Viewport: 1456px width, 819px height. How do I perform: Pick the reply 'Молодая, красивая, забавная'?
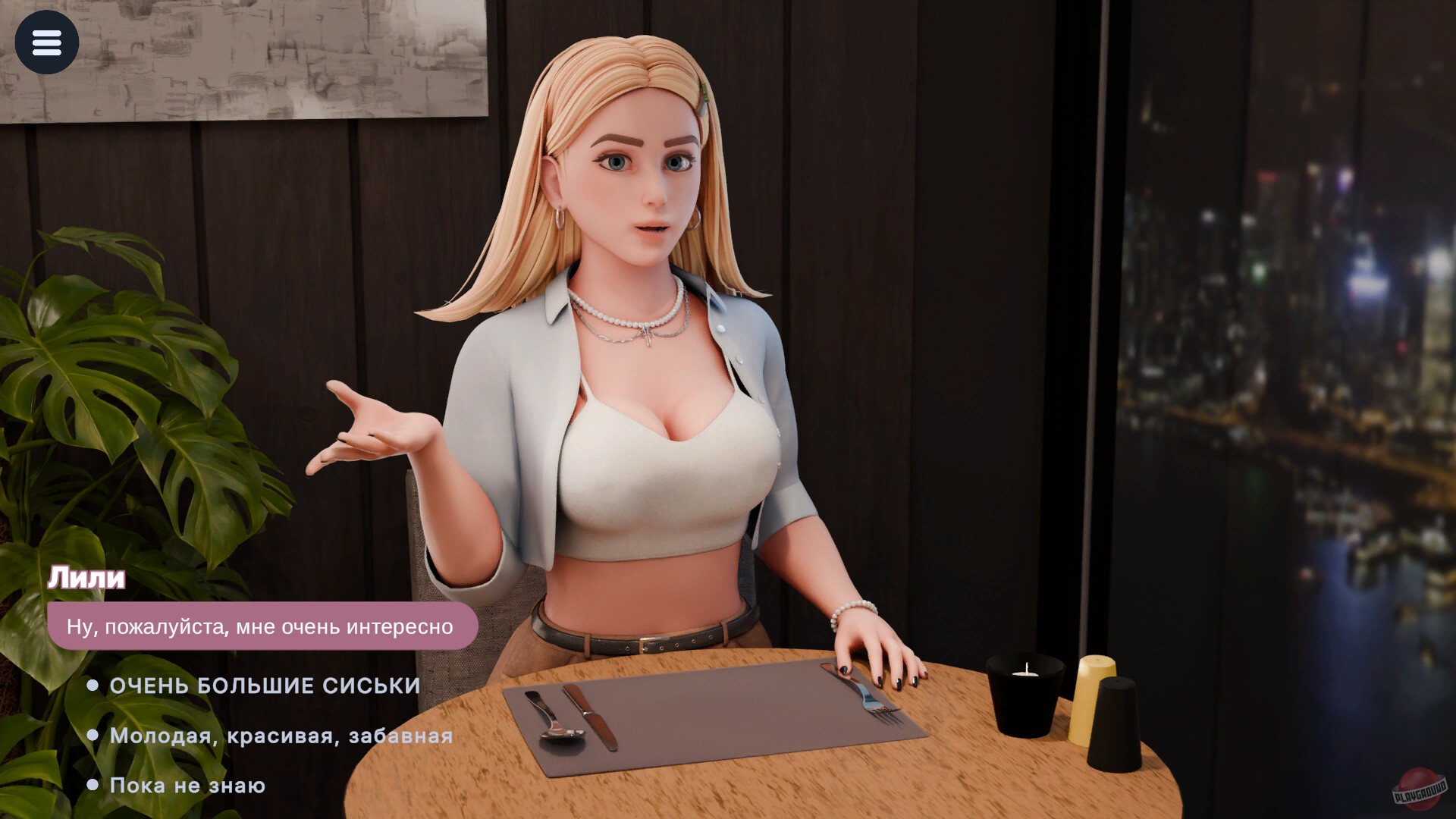click(280, 735)
